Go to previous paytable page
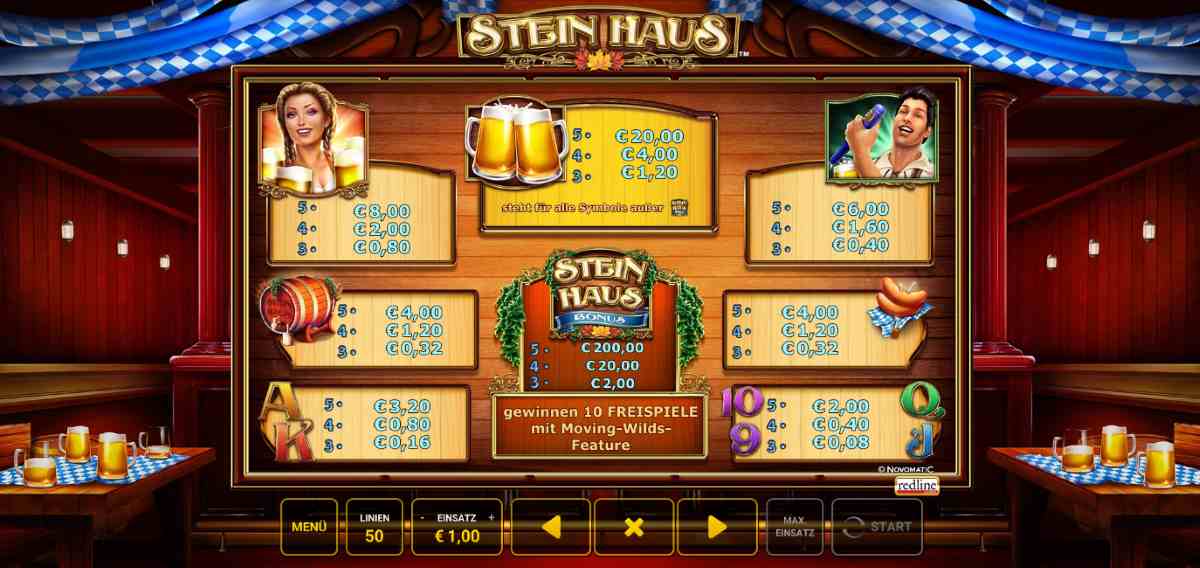Viewport: 1200px width, 568px height. coord(550,527)
